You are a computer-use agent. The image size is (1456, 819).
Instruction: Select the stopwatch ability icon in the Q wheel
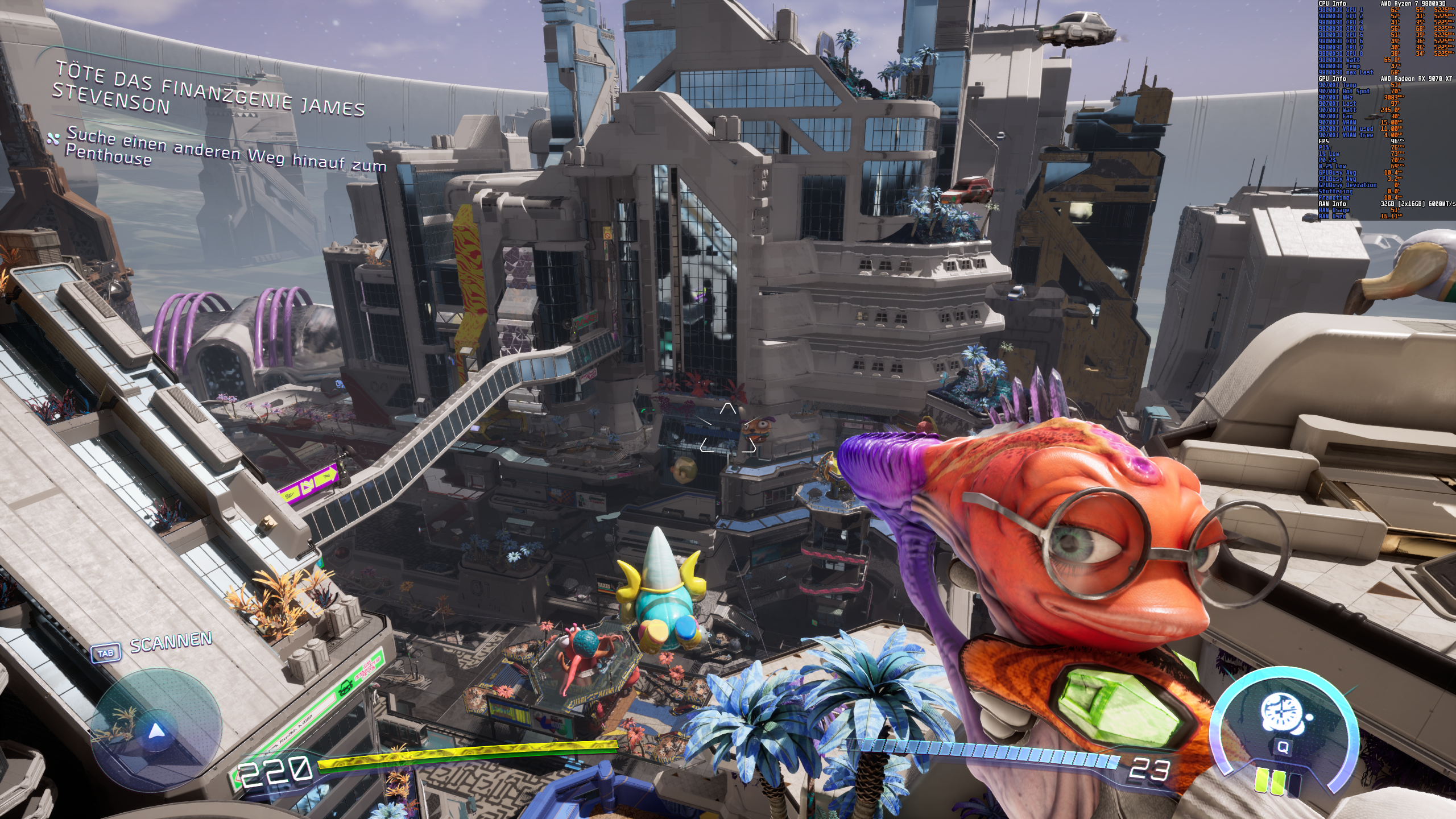click(x=1281, y=712)
